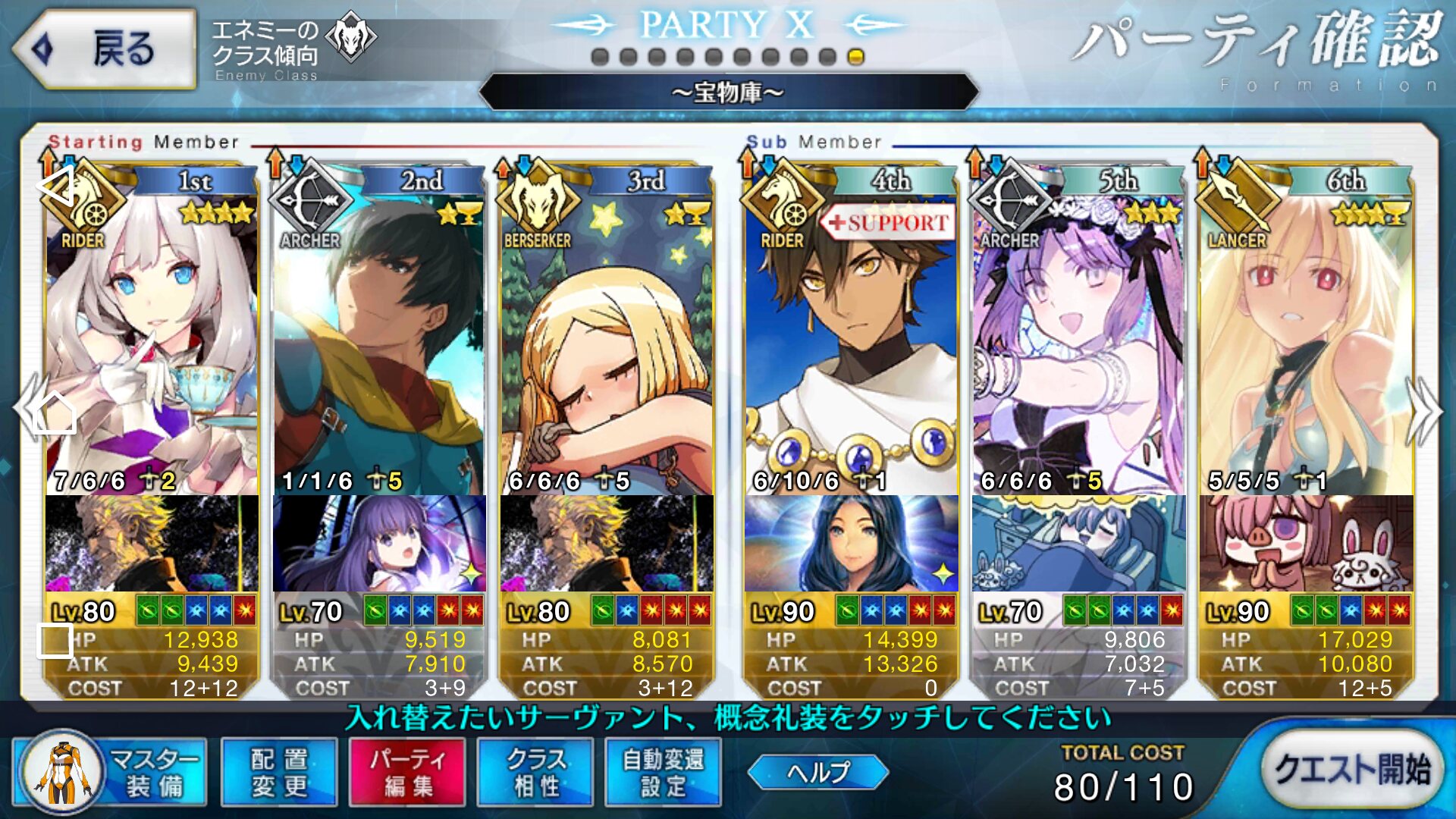Screen dimensions: 1456x819
Task: Open the 配置変更 formation change button
Action: tap(279, 772)
